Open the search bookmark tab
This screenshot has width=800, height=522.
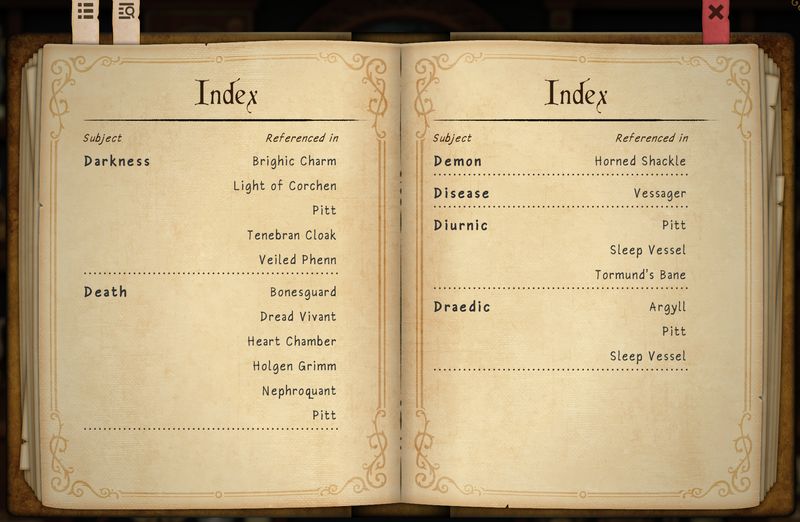(x=126, y=13)
